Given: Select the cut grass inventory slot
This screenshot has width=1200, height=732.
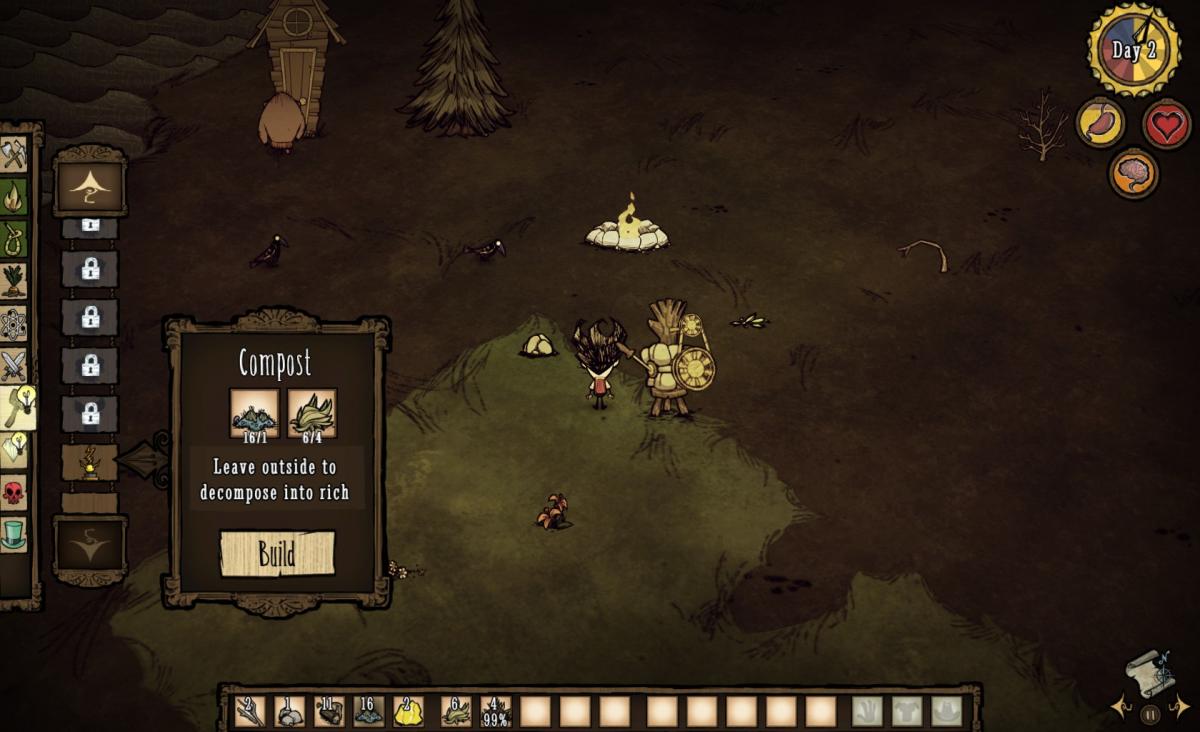Looking at the screenshot, I should click(x=456, y=711).
